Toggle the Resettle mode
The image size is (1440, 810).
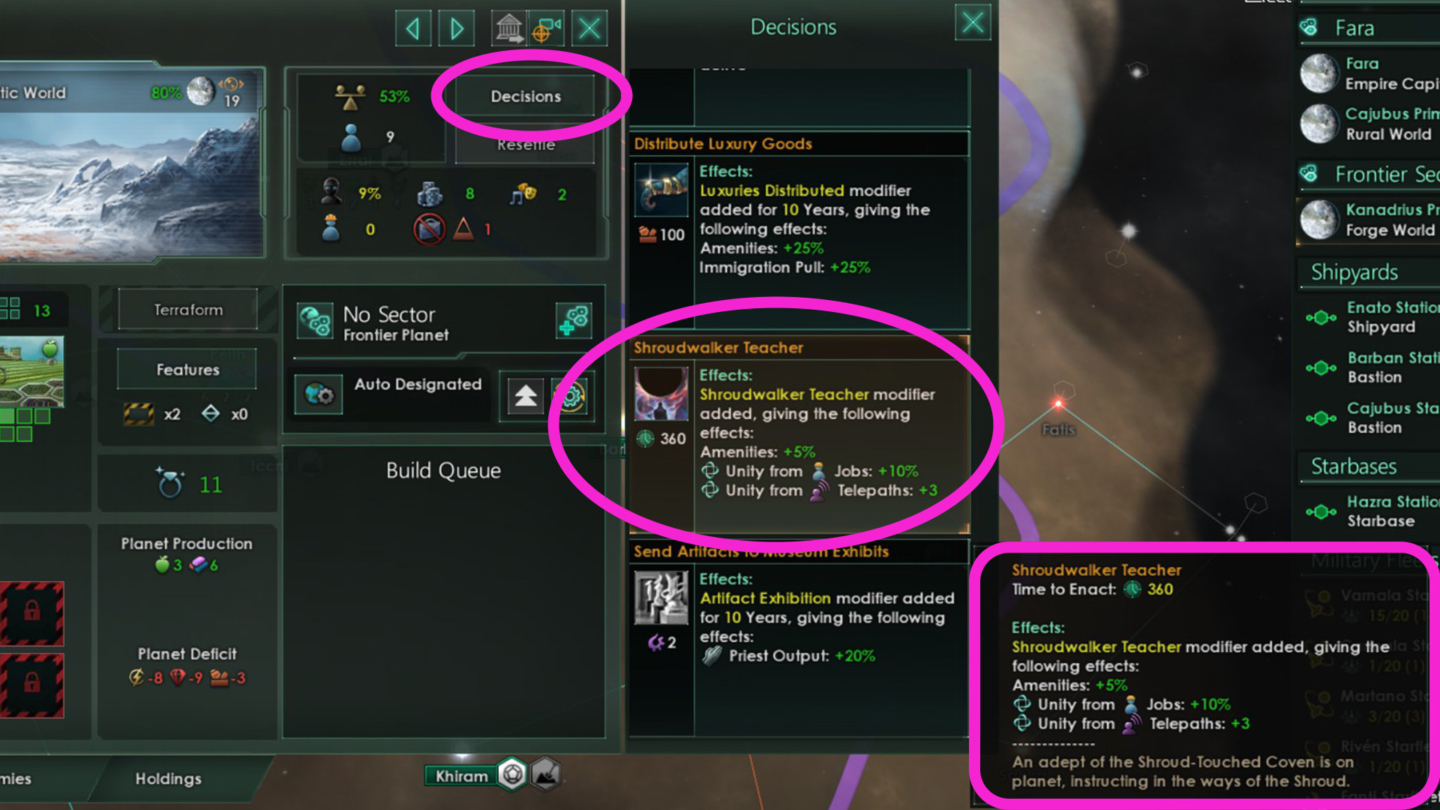[x=525, y=143]
